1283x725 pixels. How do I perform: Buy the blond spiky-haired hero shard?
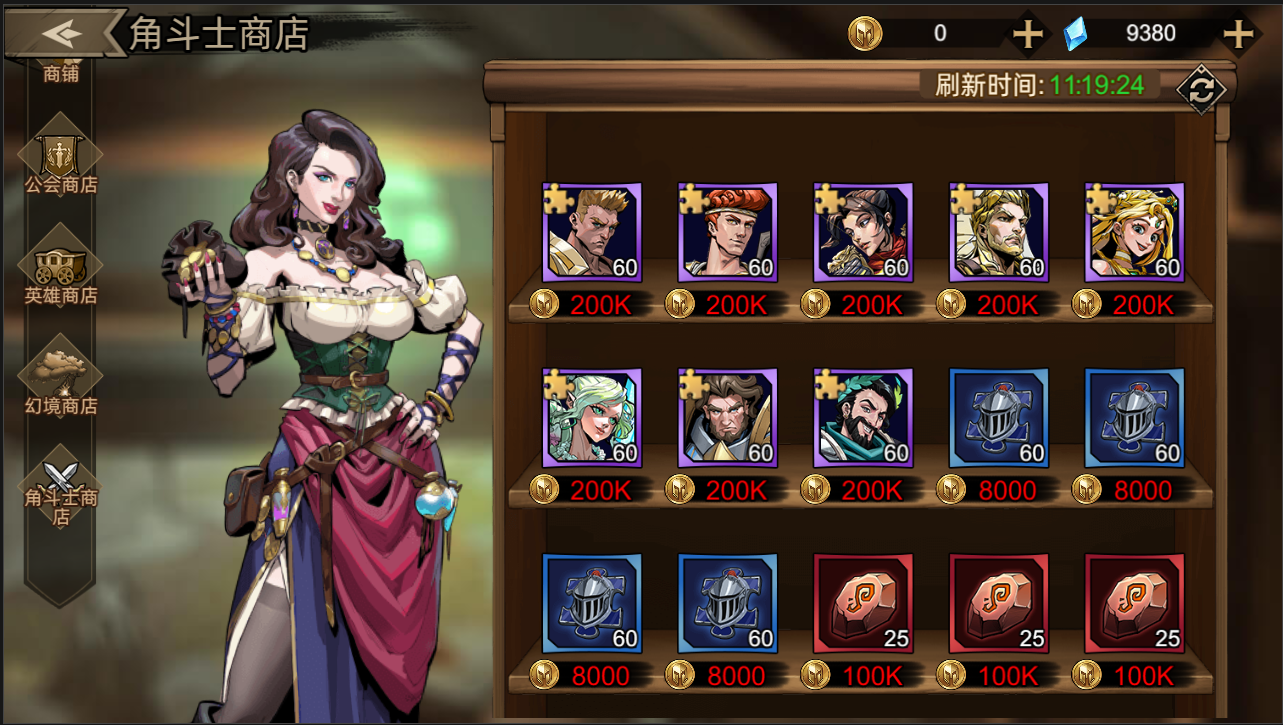[x=592, y=233]
